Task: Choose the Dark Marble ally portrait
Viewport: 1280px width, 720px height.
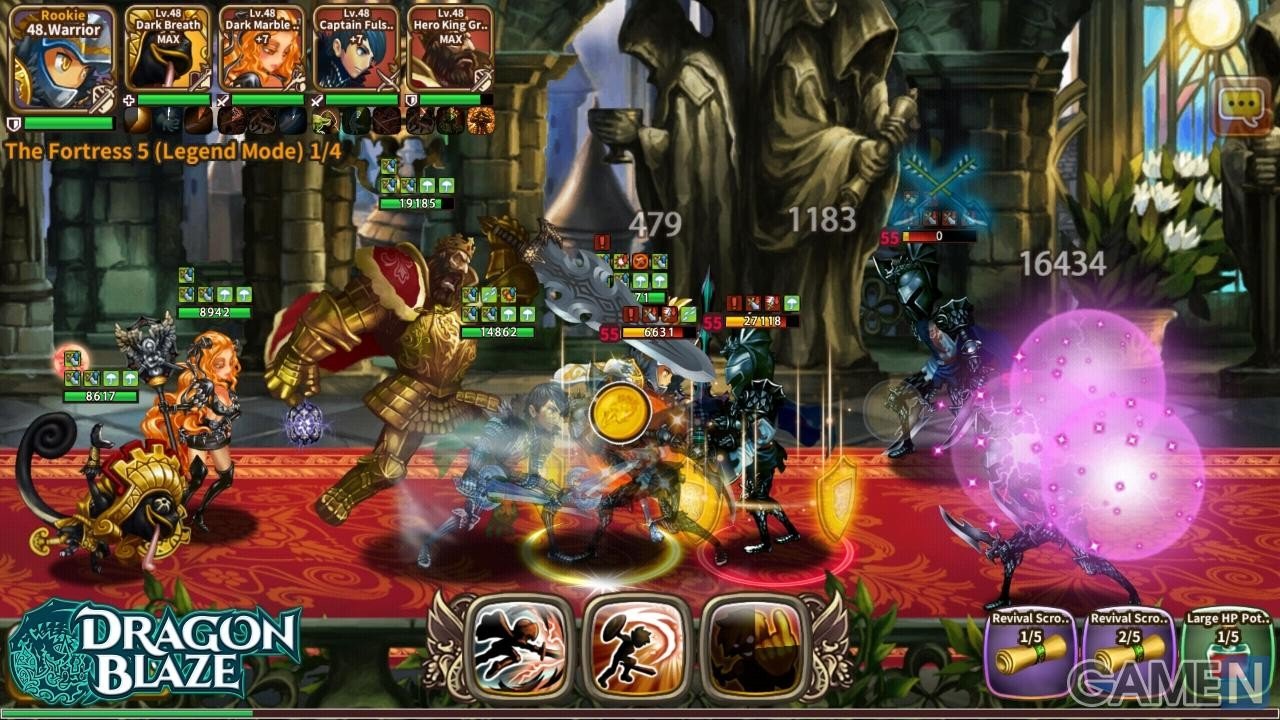Action: tap(261, 50)
